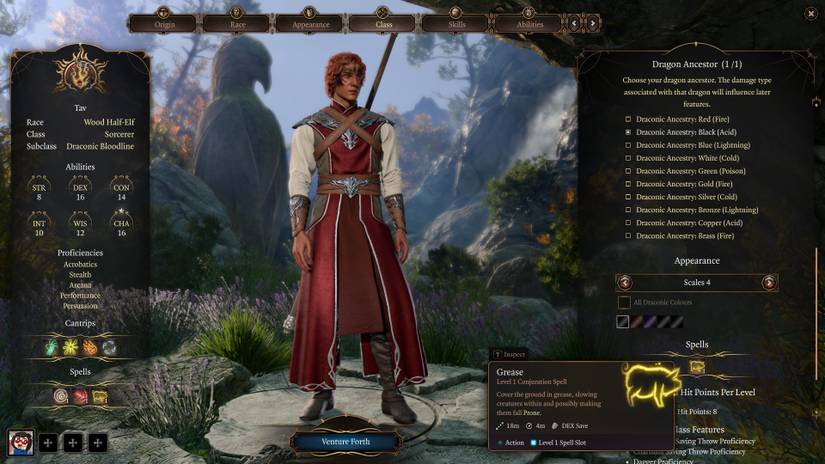Toggle the All Draconic Colours checkbox
825x464 pixels.
[624, 302]
